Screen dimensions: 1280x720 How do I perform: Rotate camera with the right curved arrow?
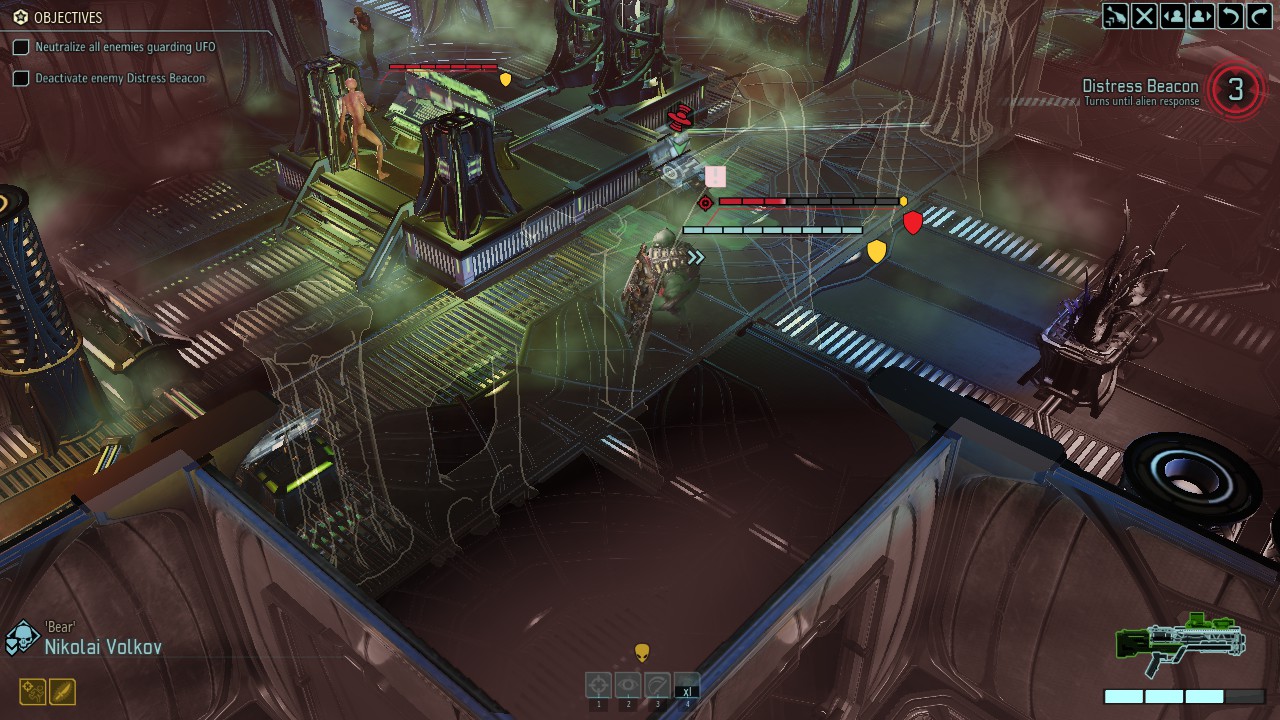[x=1258, y=16]
